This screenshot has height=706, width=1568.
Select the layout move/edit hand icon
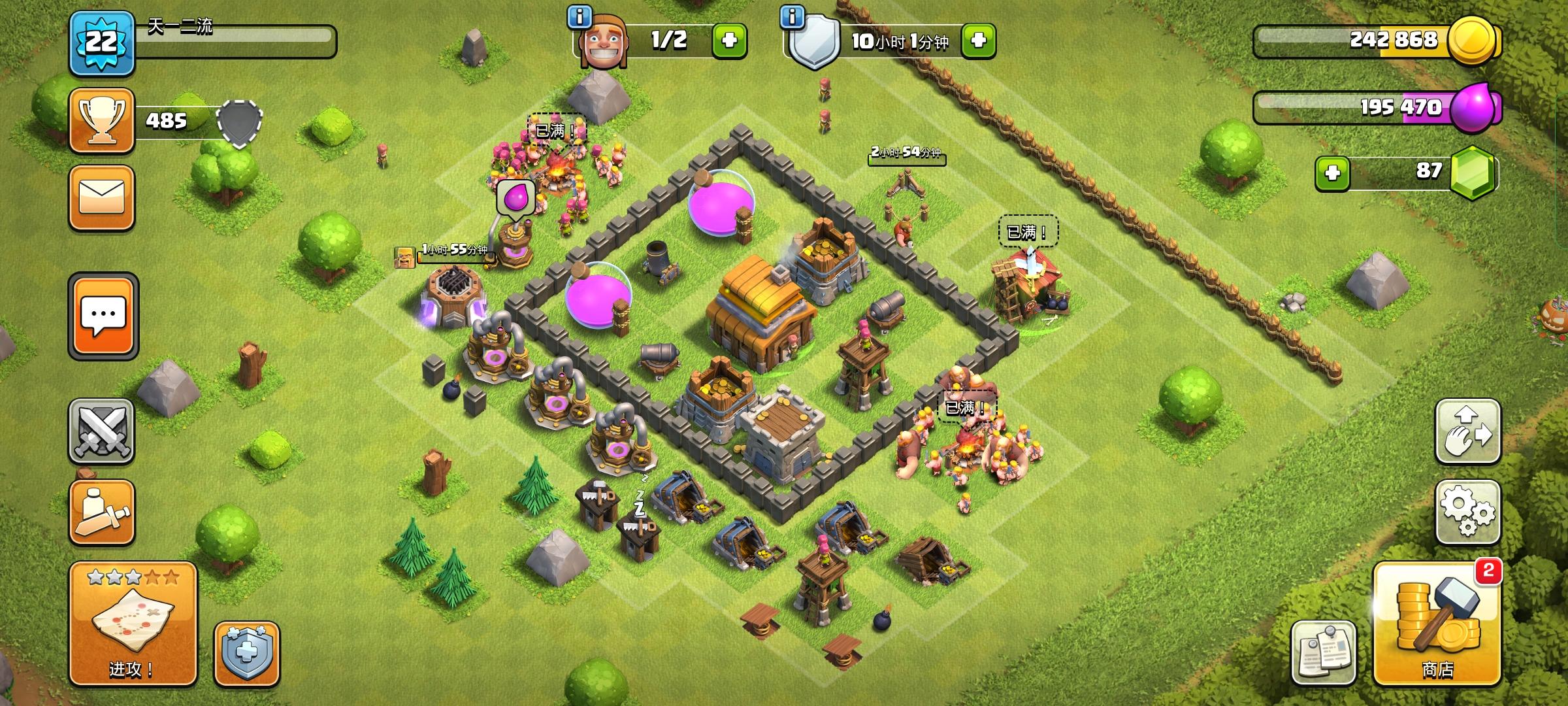(x=1469, y=431)
